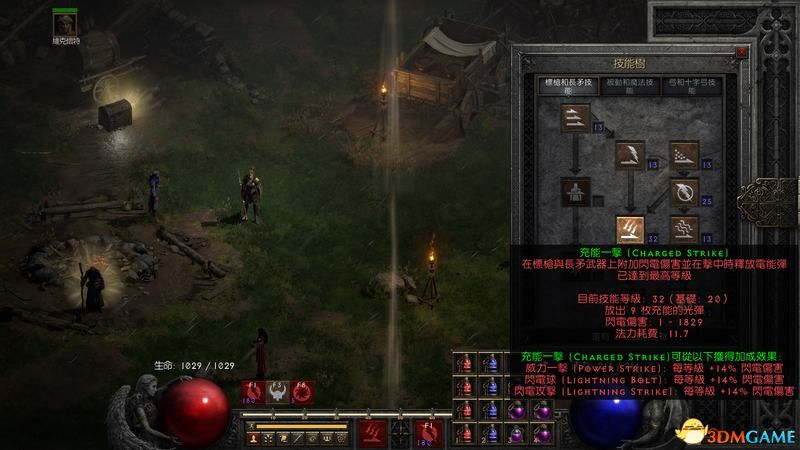Image resolution: width=800 pixels, height=450 pixels.
Task: Choose the Lightning Strike skill beside Charged Strike
Action: point(685,229)
